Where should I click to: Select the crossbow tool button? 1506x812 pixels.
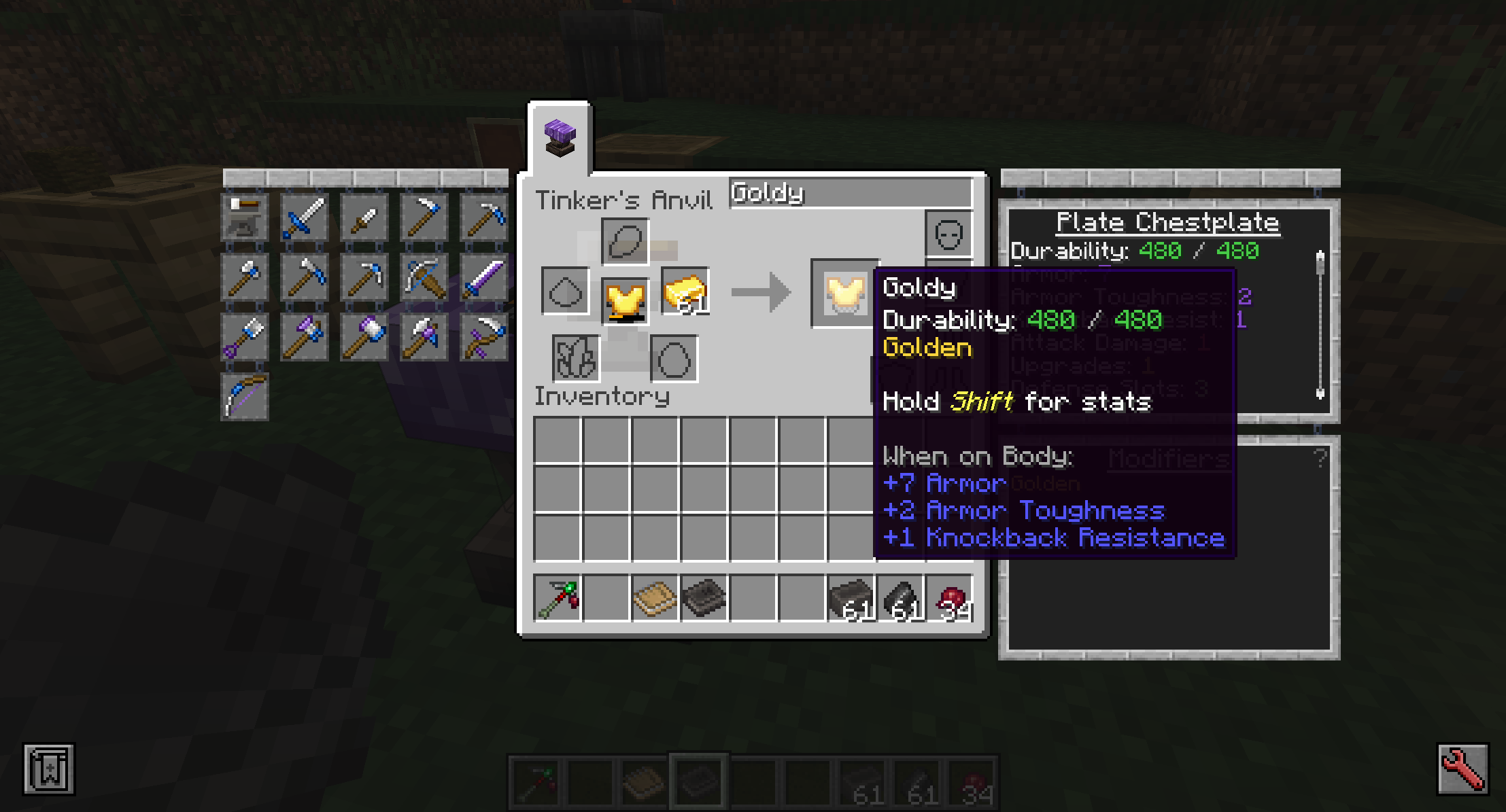(424, 277)
